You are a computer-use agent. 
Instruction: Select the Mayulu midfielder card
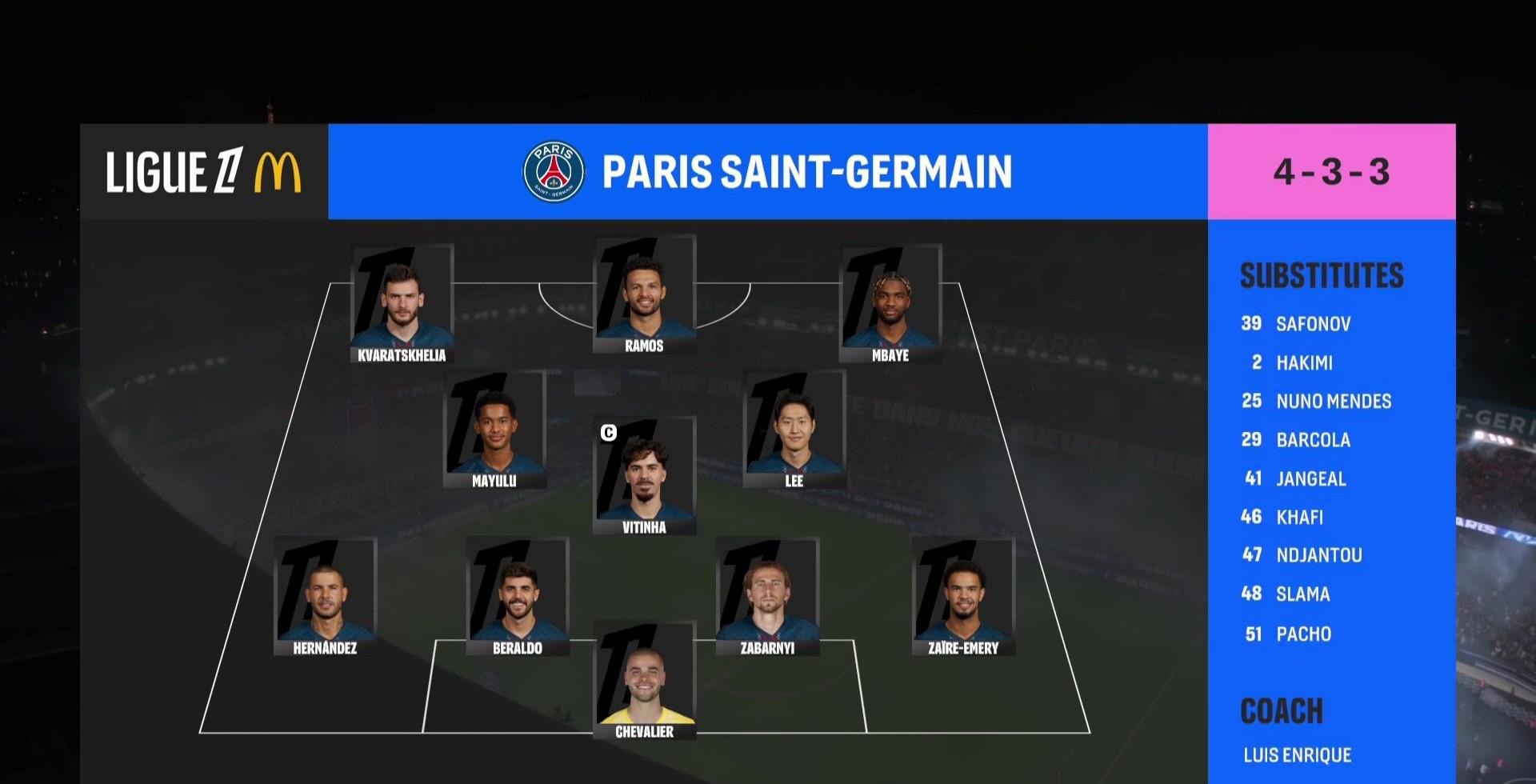tap(494, 430)
